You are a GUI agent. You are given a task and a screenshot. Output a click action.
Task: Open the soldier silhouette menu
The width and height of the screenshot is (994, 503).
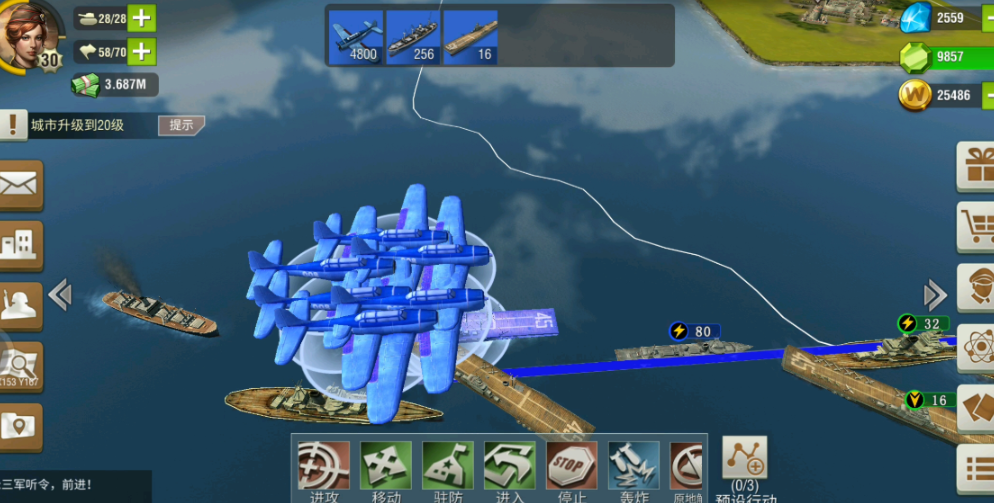pos(21,304)
